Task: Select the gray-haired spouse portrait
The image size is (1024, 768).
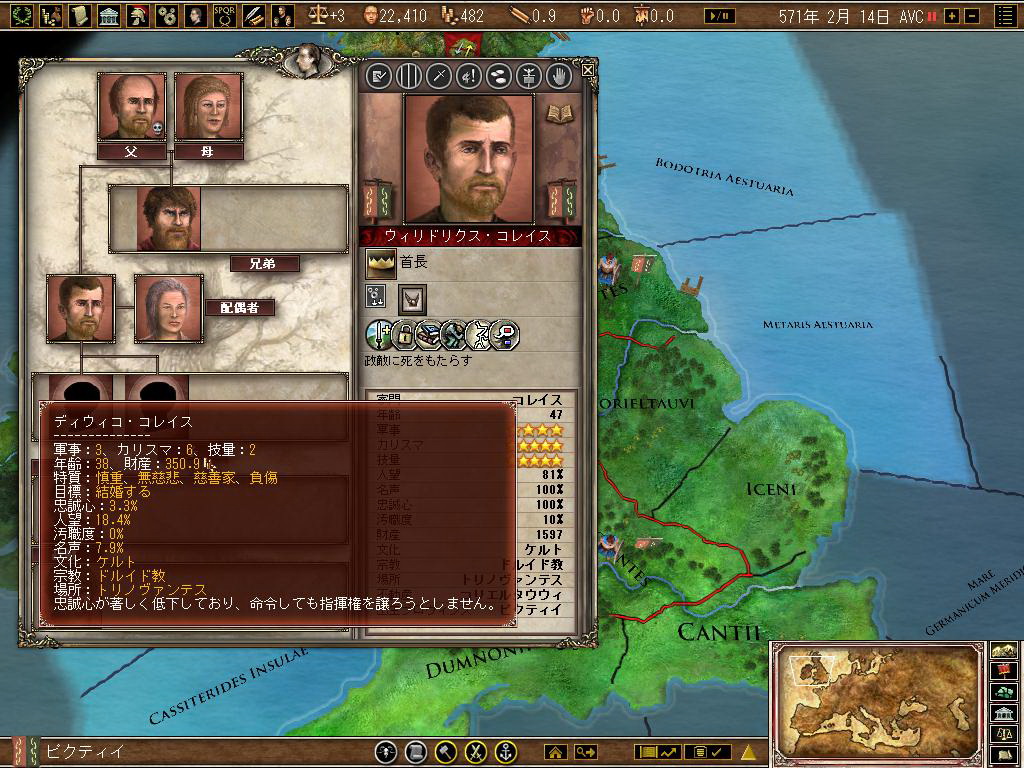Action: (x=168, y=308)
